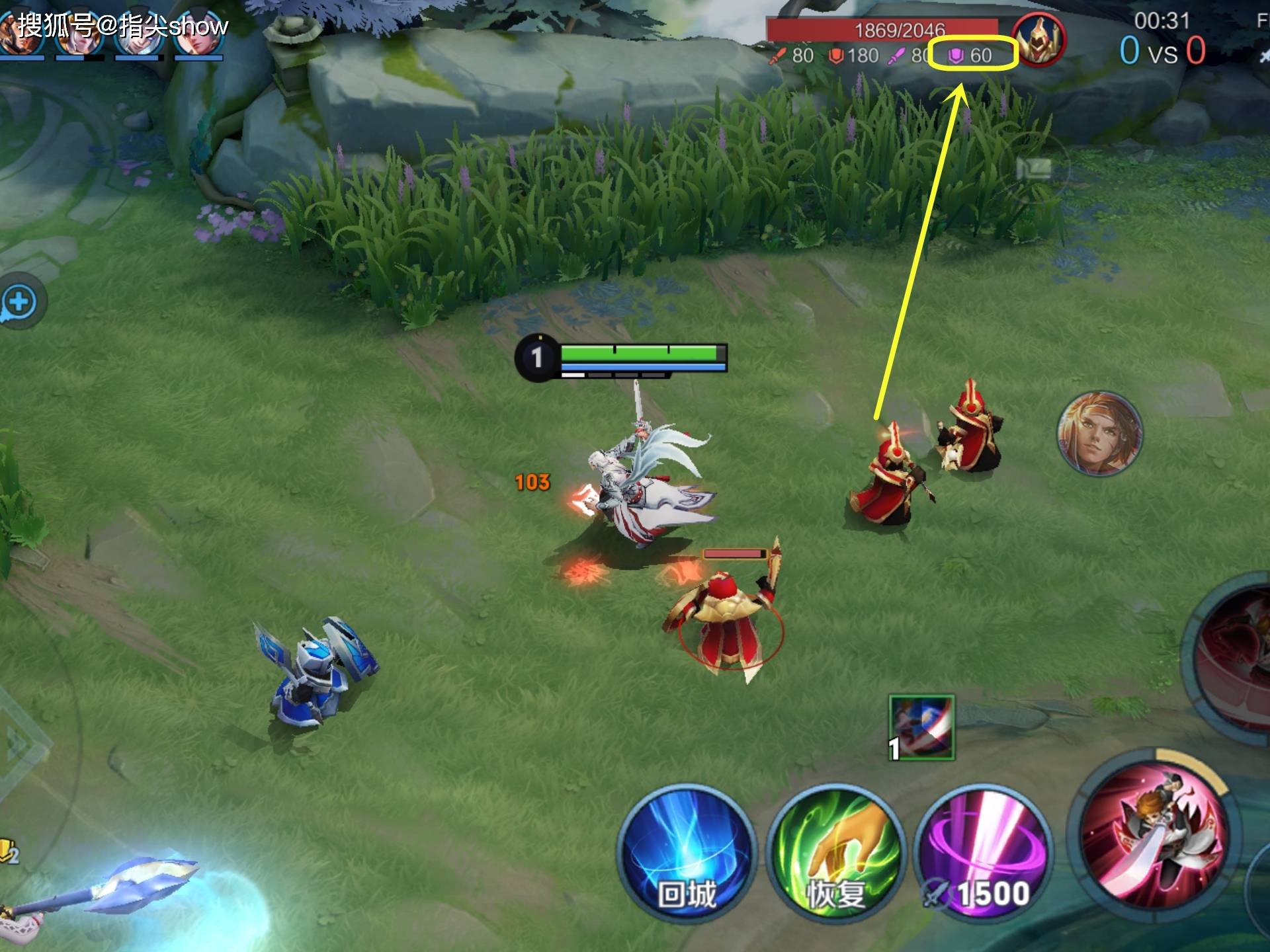This screenshot has width=1270, height=952.
Task: Recall to base with the 回城 button
Action: coord(687,853)
